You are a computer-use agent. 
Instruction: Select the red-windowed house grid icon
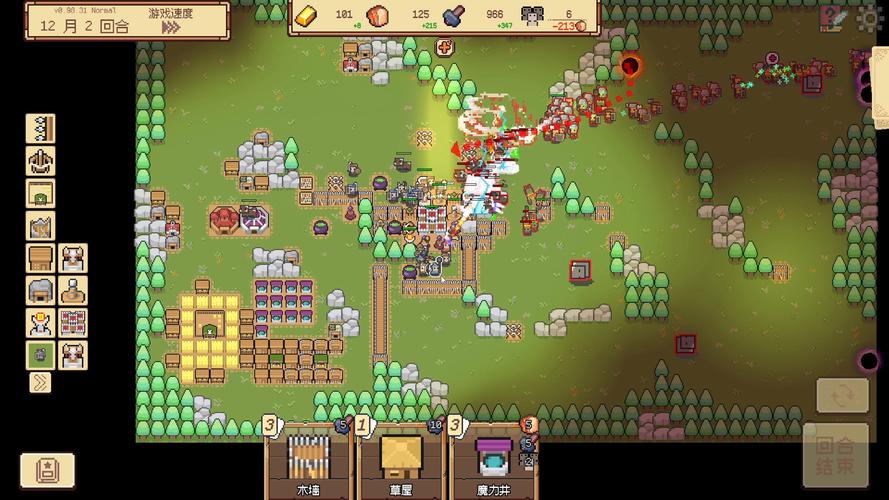(73, 323)
